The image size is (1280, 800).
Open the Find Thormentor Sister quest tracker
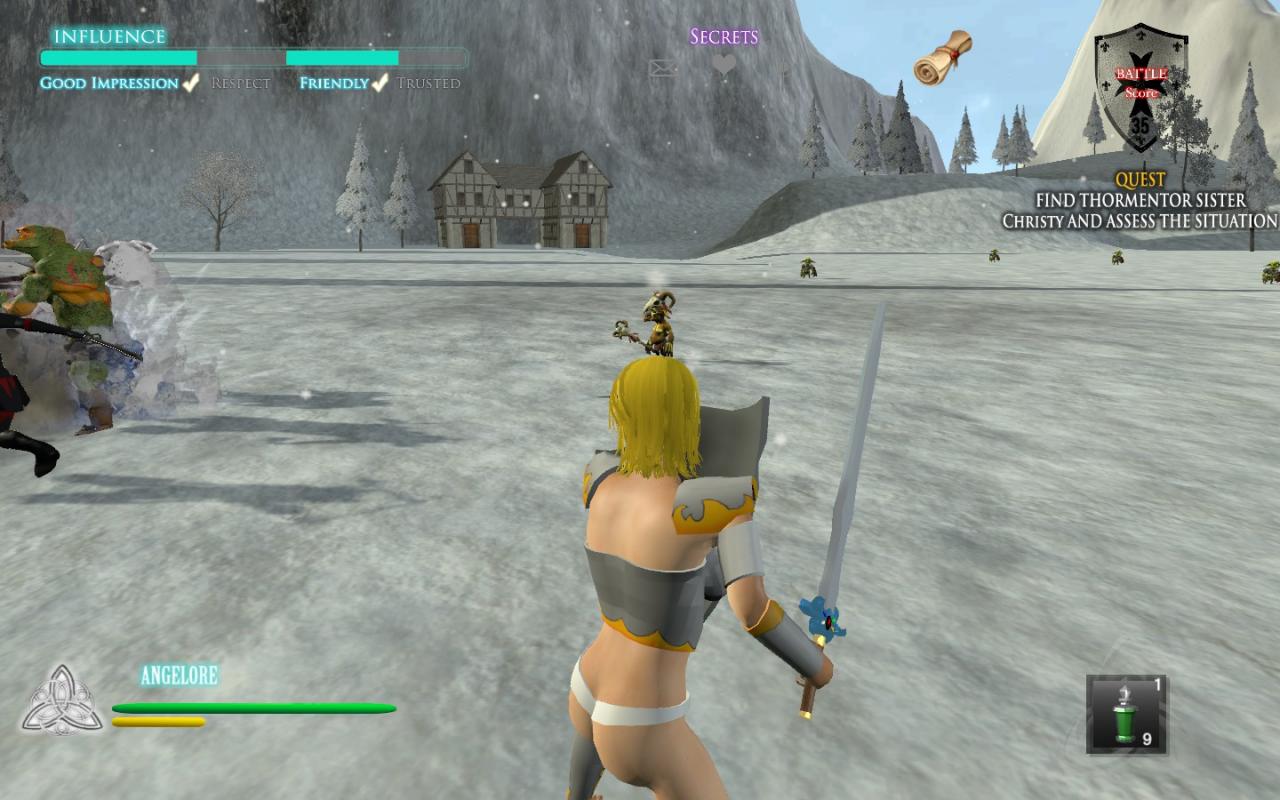(1140, 201)
